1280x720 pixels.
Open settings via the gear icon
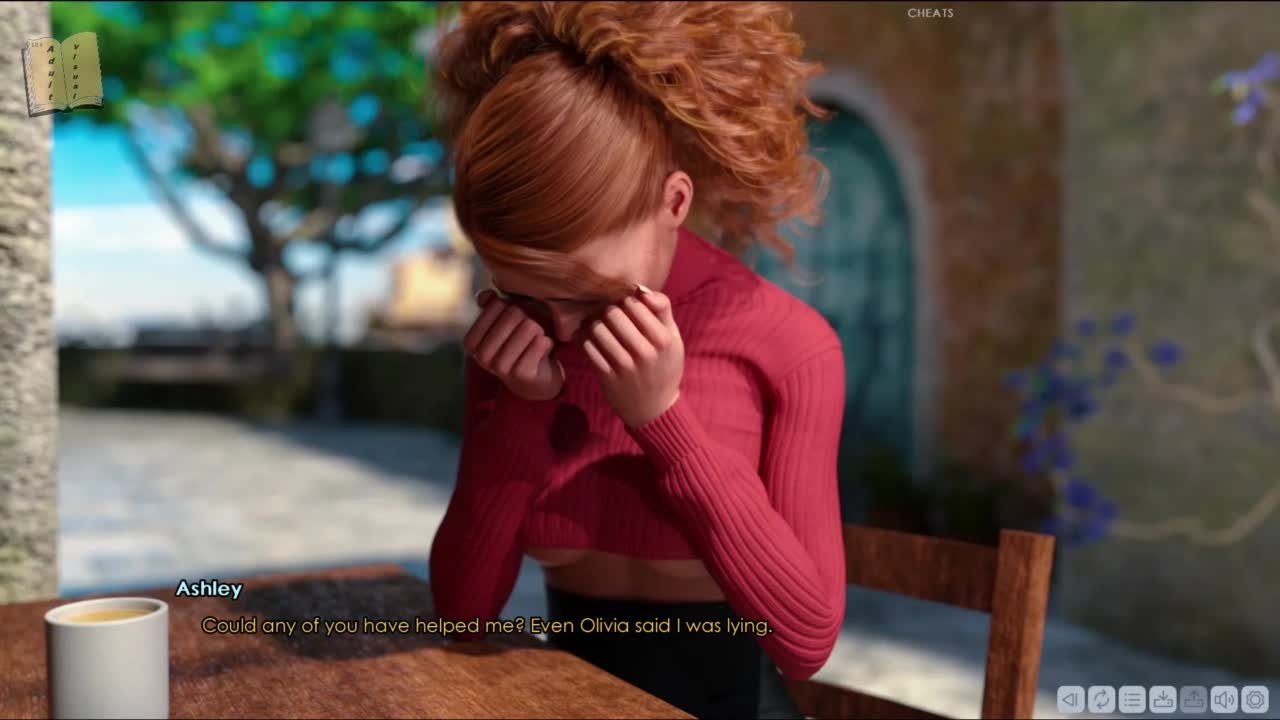point(1255,699)
